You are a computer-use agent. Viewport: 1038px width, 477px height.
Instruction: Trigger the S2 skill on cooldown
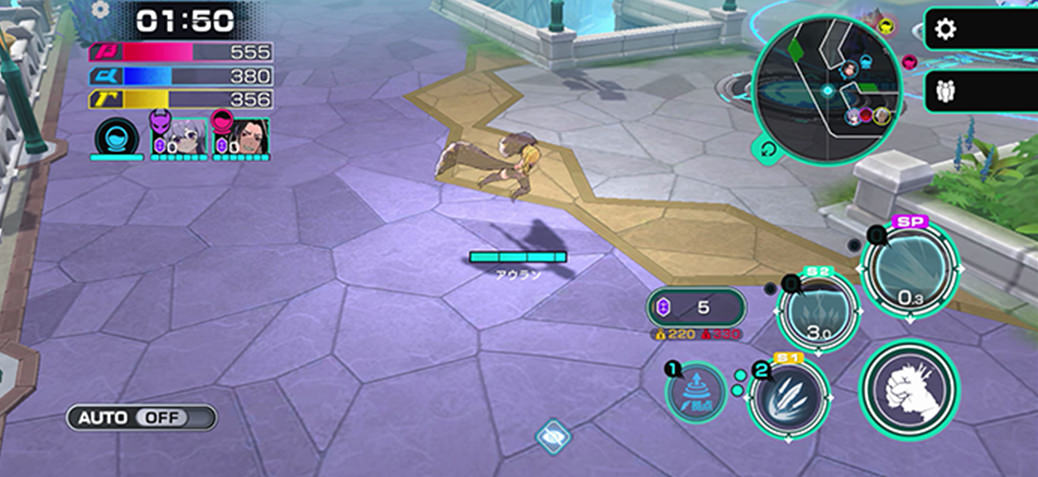click(818, 313)
